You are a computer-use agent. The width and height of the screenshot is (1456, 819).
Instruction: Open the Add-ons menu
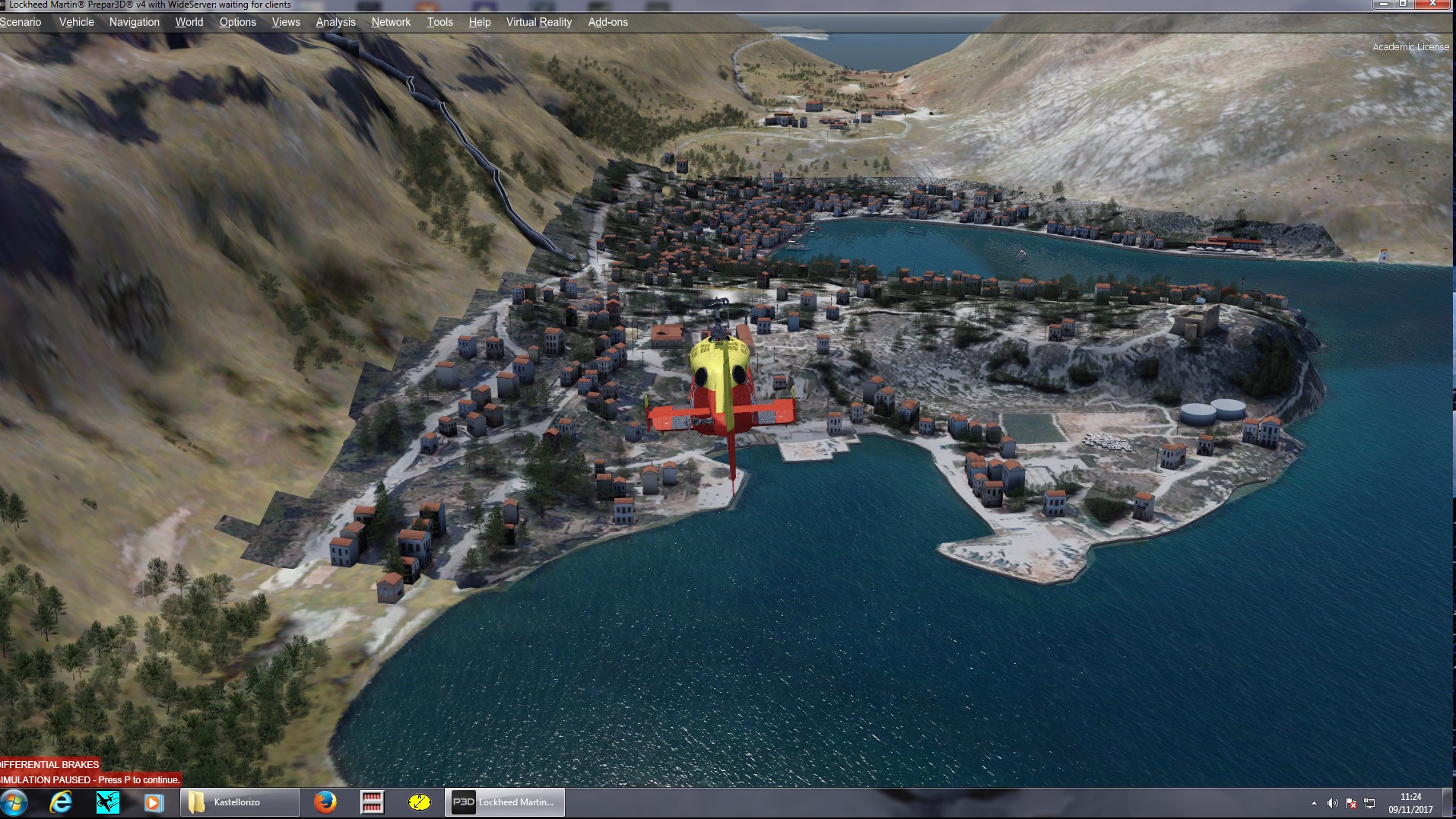click(607, 22)
